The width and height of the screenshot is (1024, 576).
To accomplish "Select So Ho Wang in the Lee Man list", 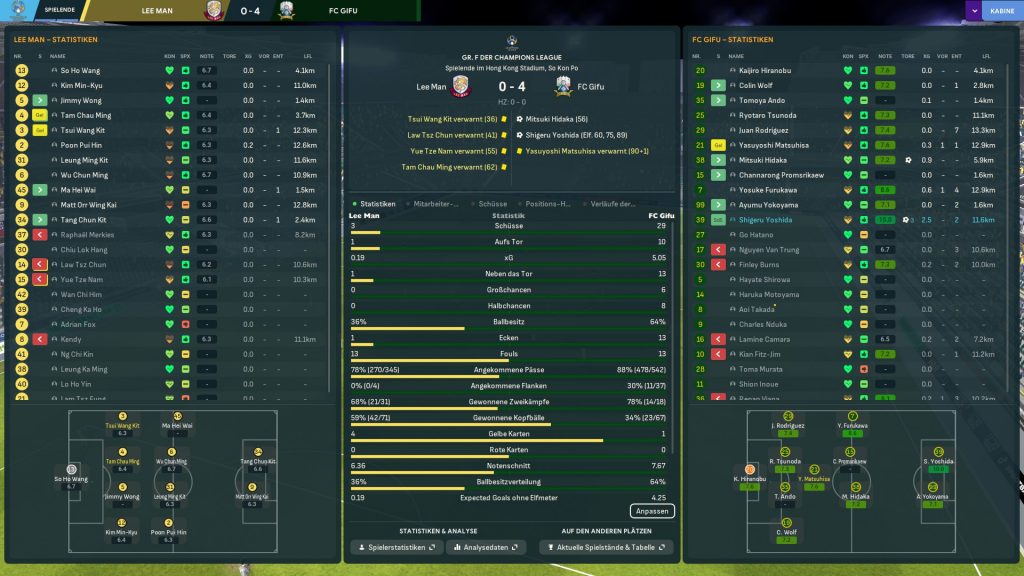I will [x=80, y=71].
